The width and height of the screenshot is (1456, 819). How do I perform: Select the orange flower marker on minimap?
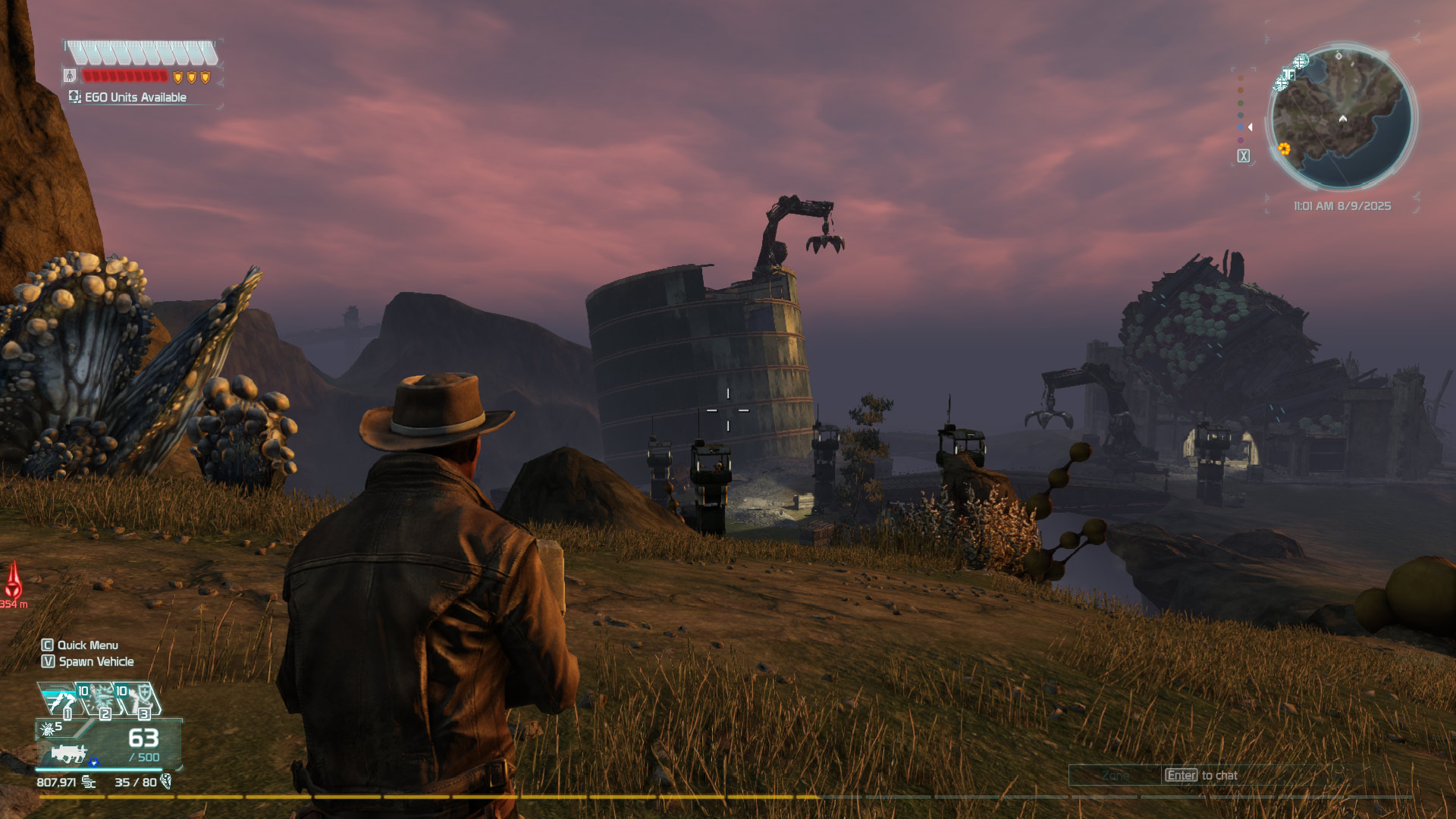point(1284,149)
